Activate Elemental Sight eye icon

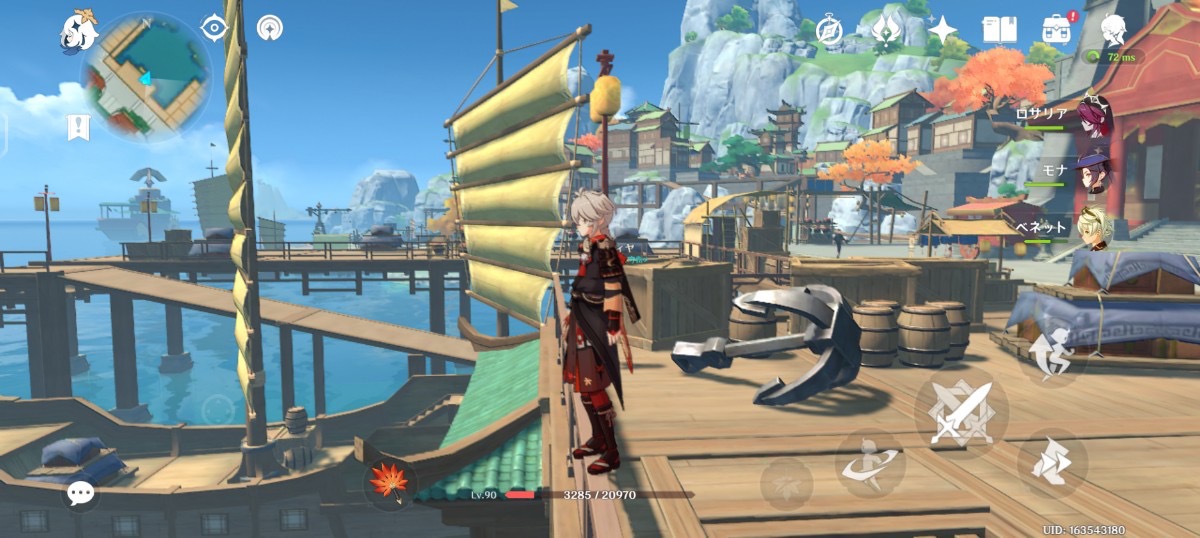tap(214, 27)
